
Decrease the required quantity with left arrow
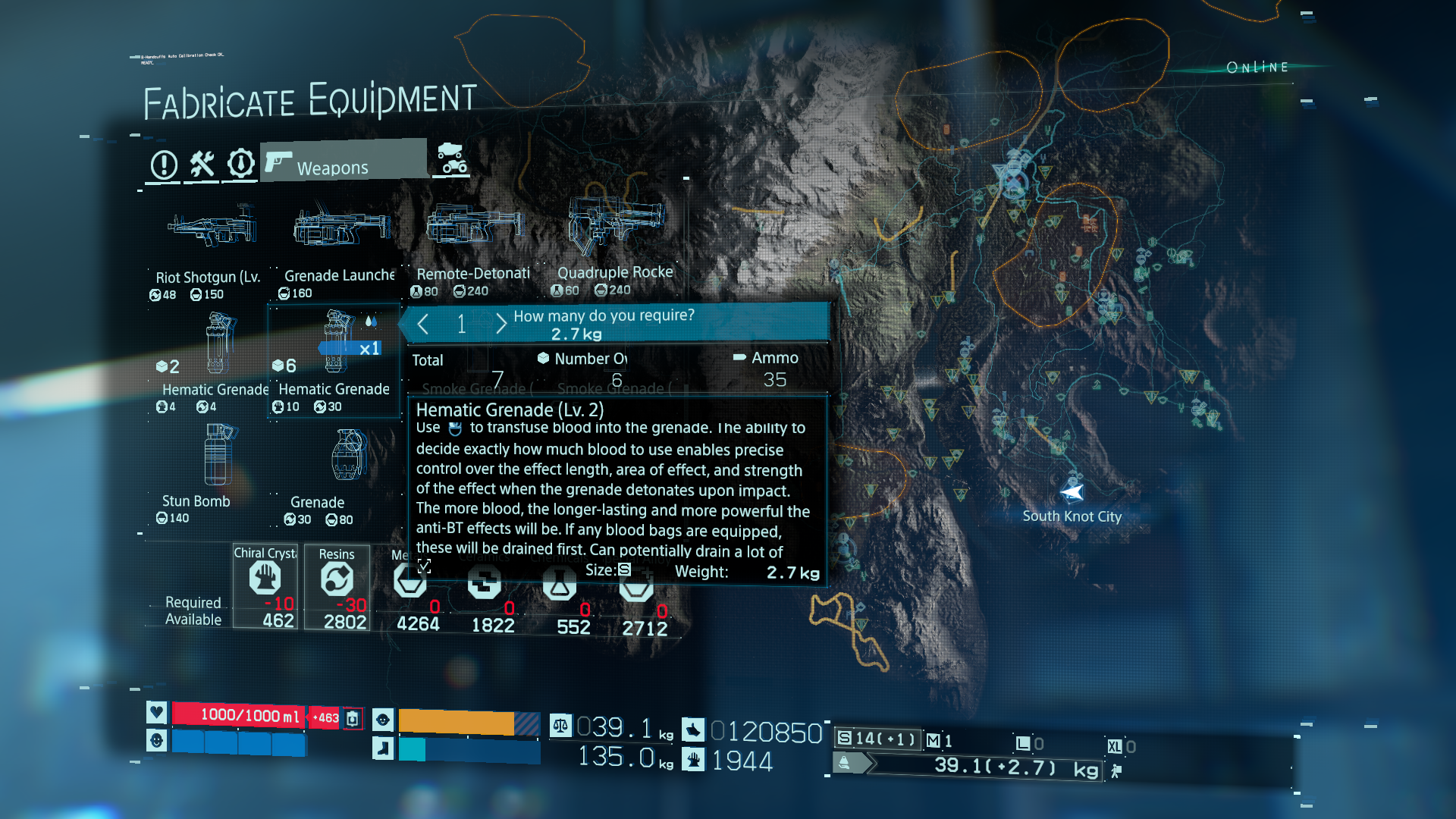tap(423, 325)
